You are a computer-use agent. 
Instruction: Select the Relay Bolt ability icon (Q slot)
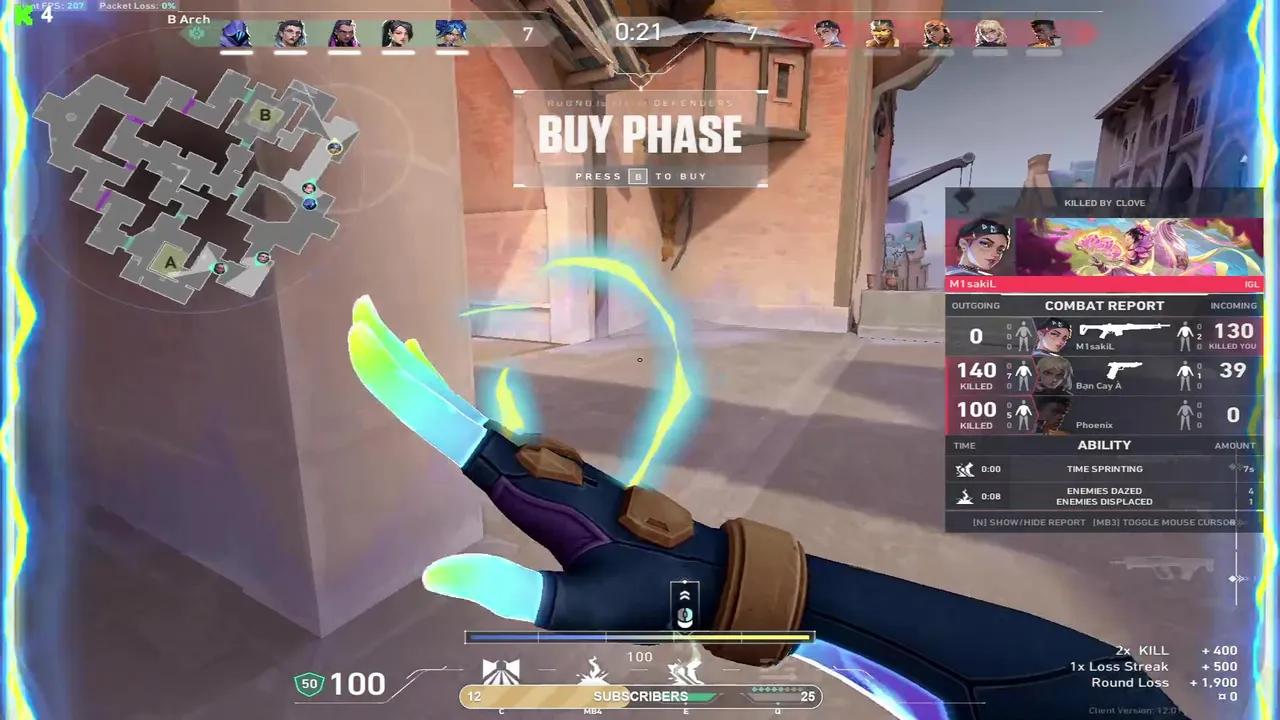[777, 671]
